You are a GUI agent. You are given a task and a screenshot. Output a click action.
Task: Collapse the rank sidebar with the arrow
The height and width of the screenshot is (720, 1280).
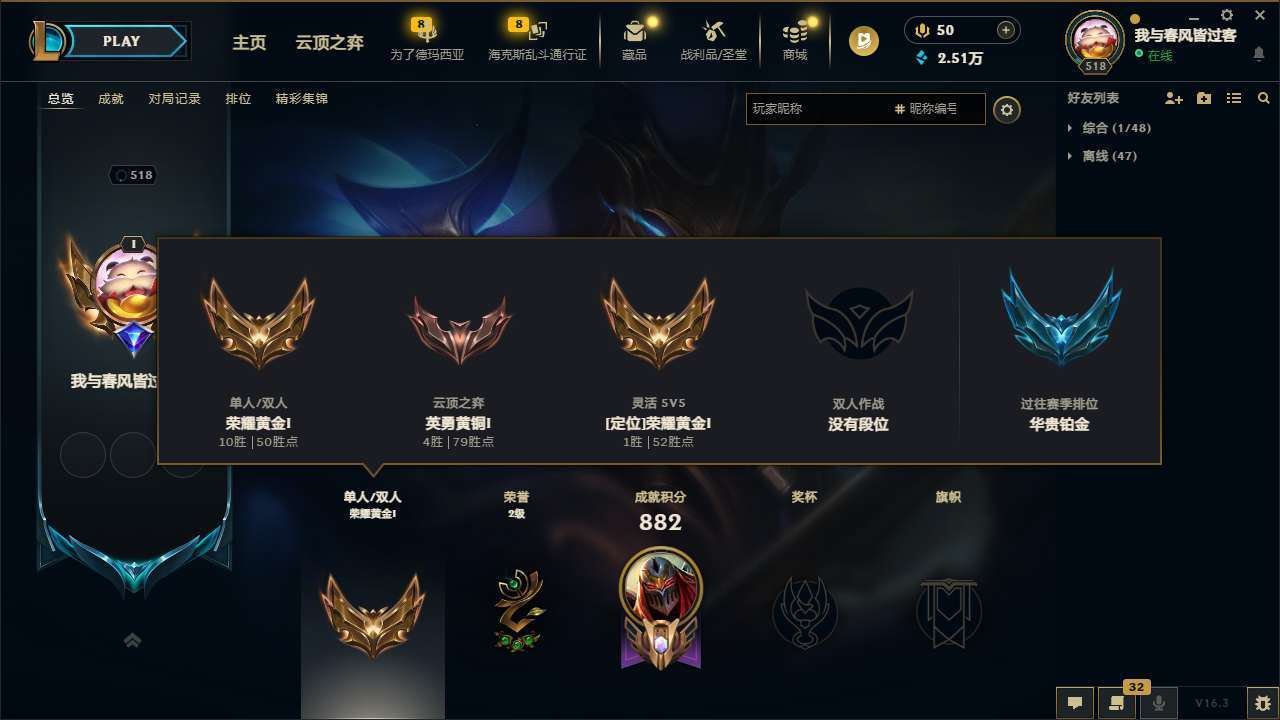click(x=132, y=640)
